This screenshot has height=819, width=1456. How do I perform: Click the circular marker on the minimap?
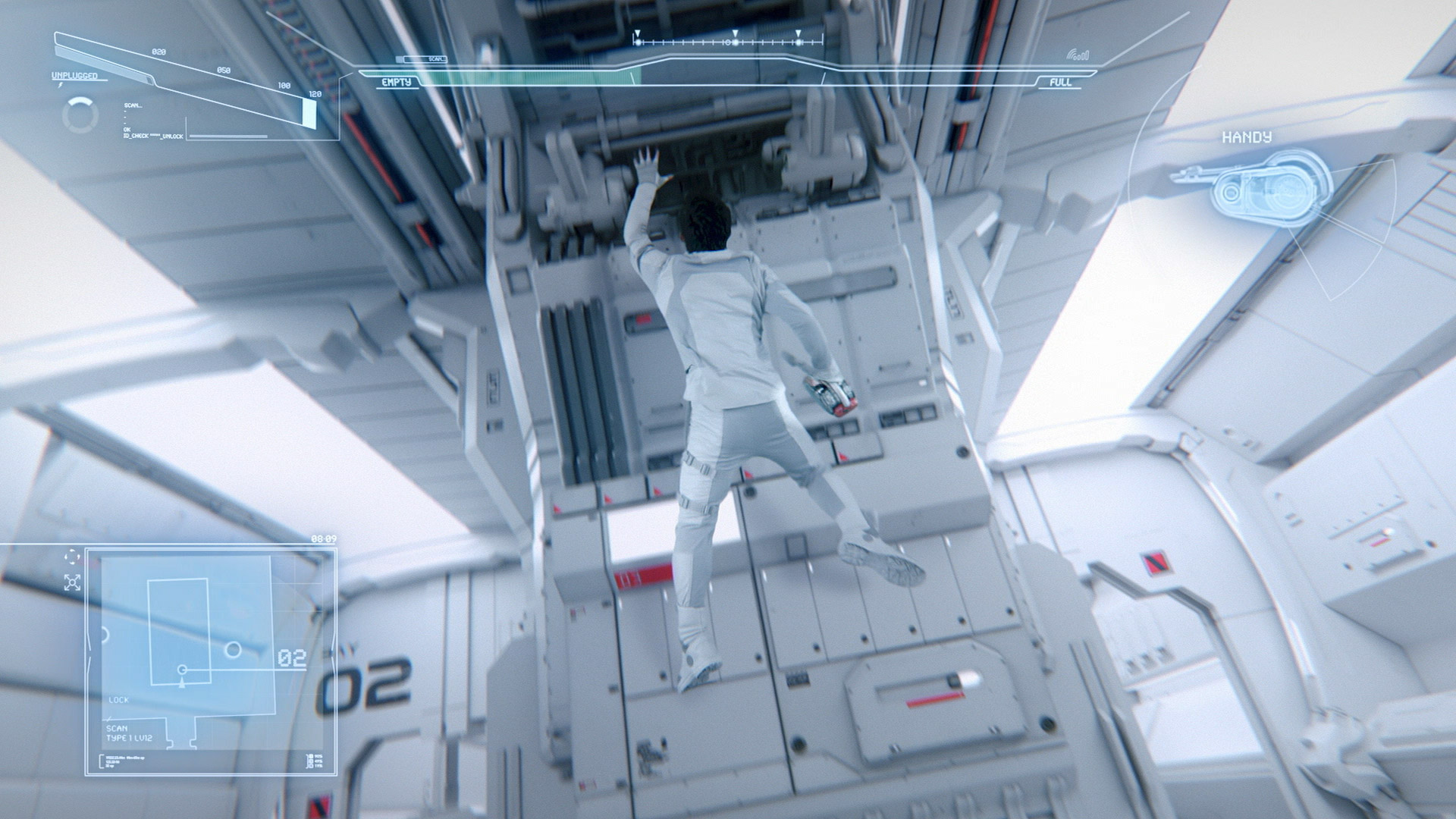234,650
